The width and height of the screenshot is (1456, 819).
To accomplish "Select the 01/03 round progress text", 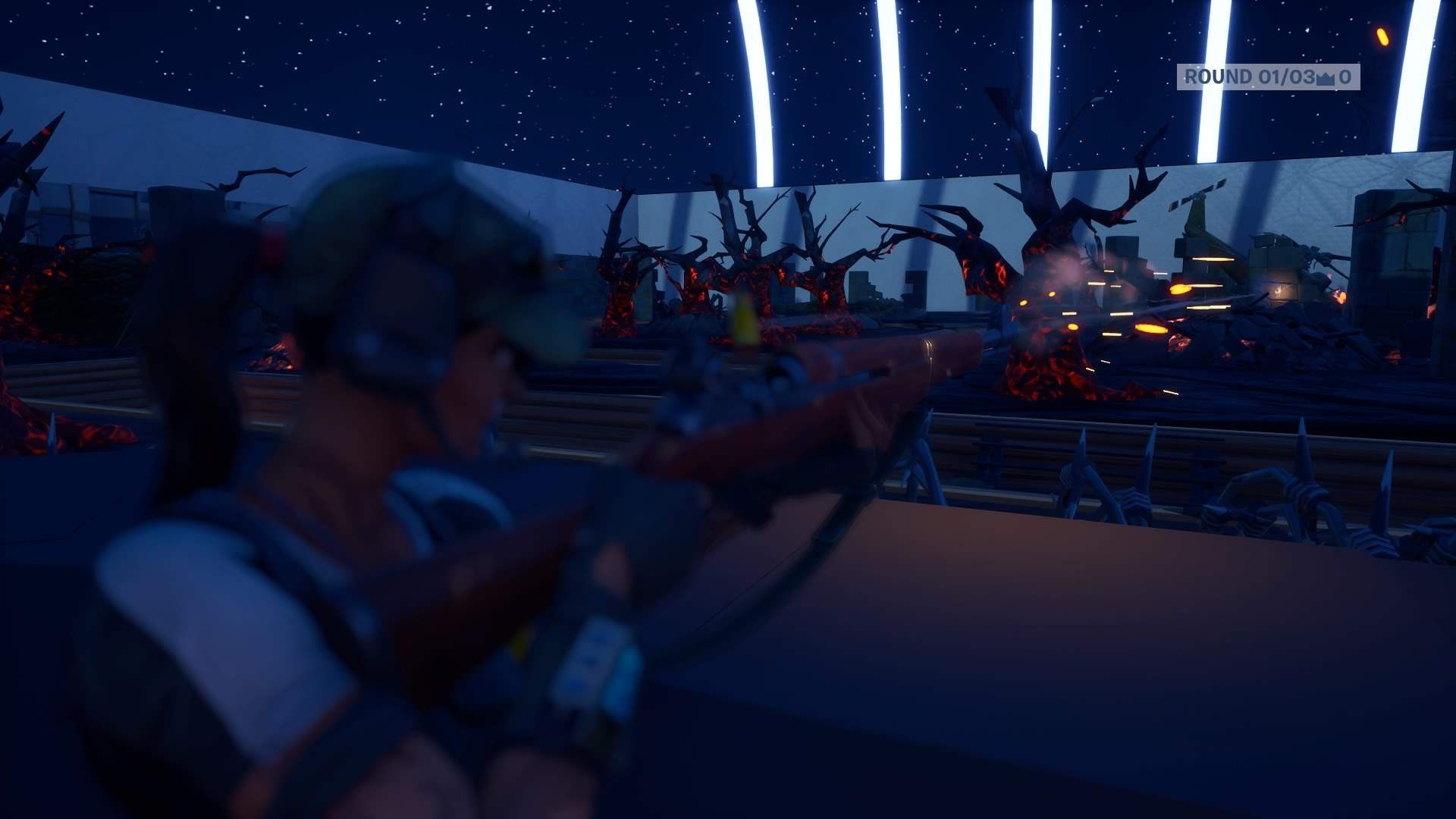I will point(1285,77).
